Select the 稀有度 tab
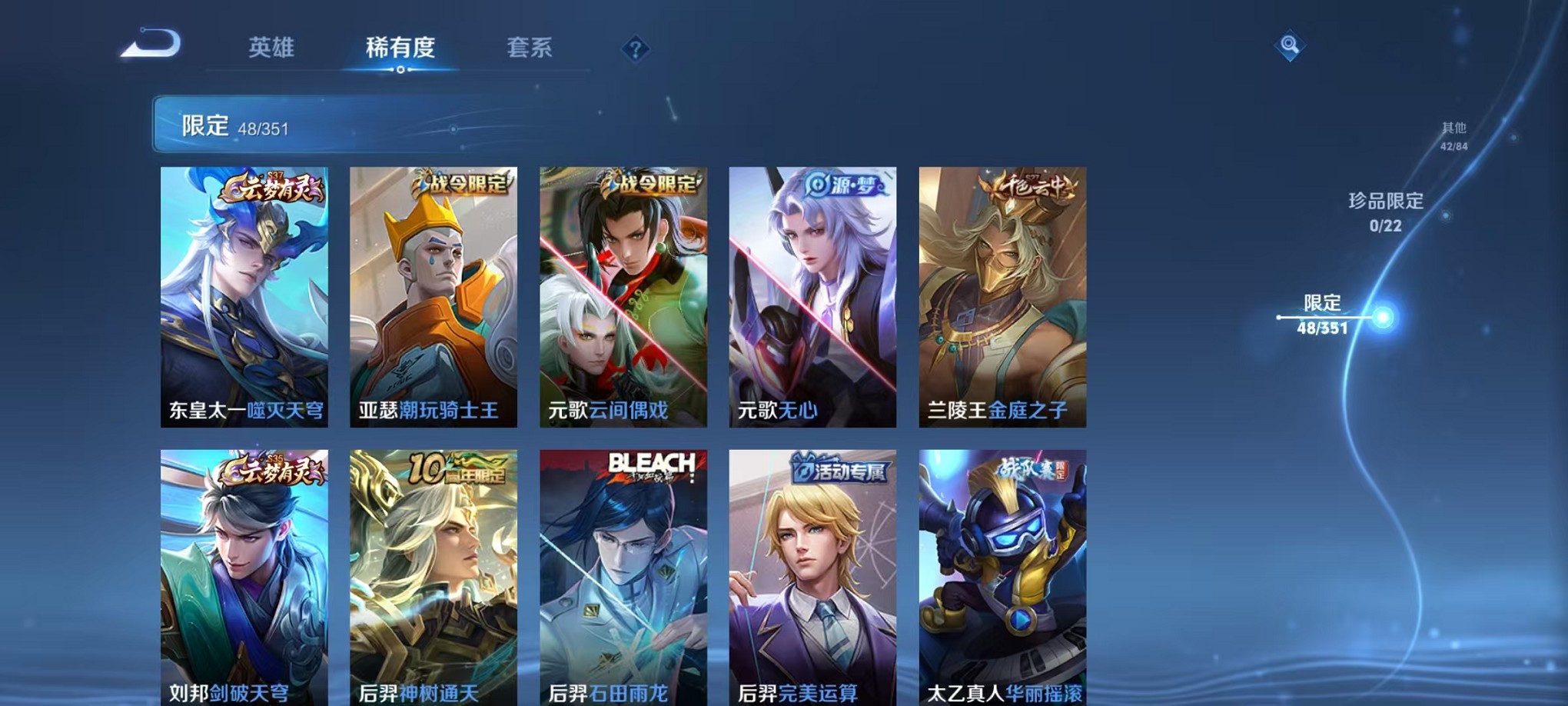The image size is (1568, 706). pyautogui.click(x=400, y=48)
